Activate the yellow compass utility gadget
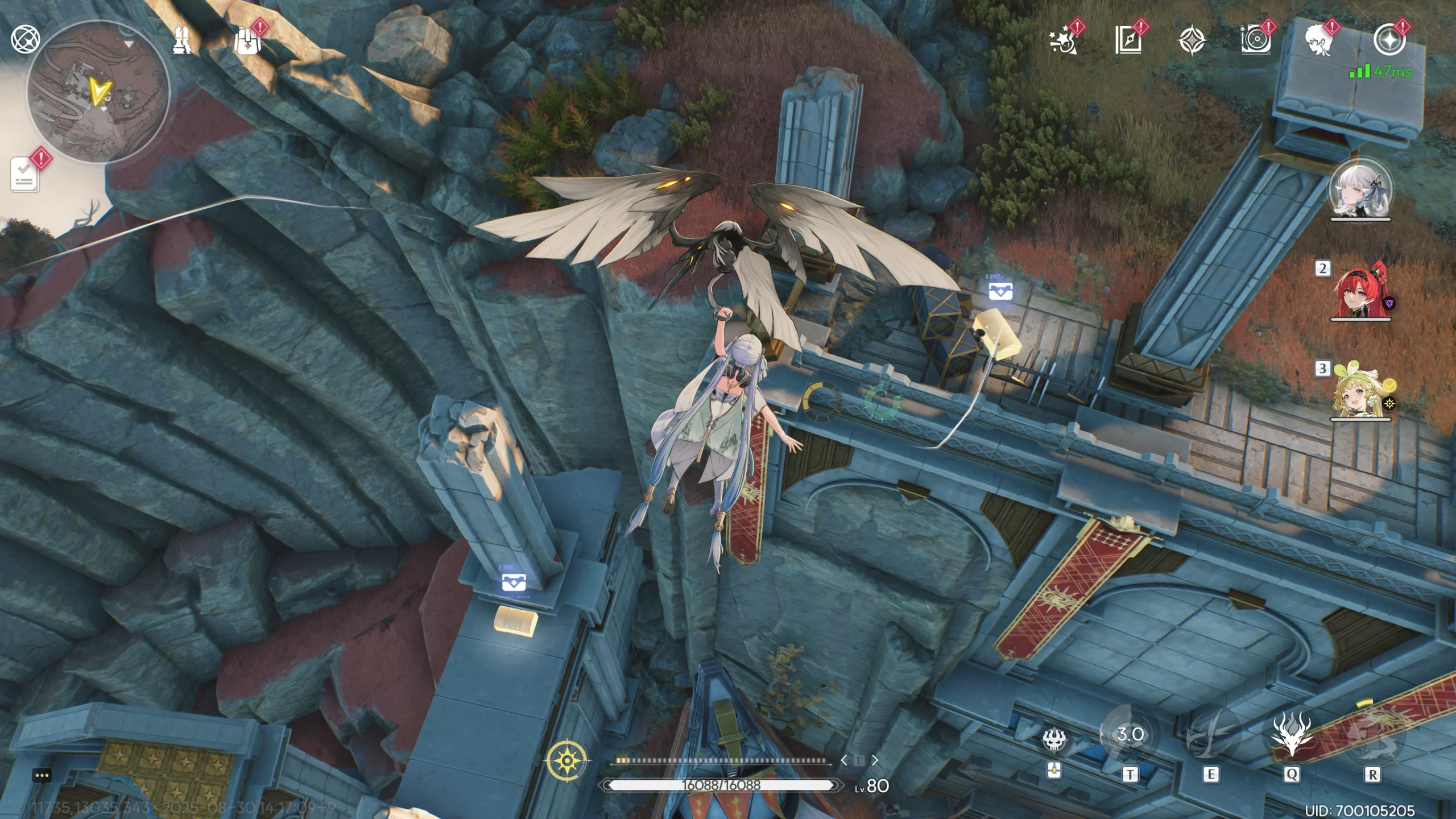Viewport: 1456px width, 819px height. [x=567, y=760]
